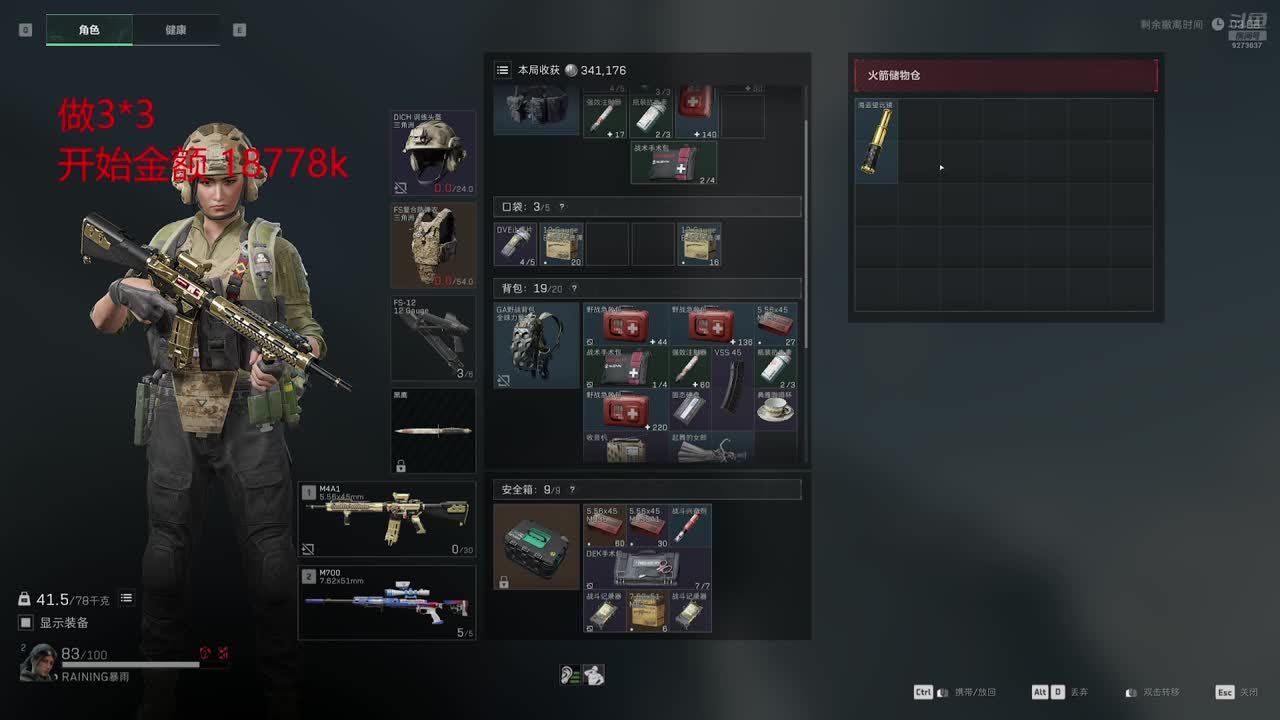Select the 战术手术包 in the chest rig

click(673, 163)
